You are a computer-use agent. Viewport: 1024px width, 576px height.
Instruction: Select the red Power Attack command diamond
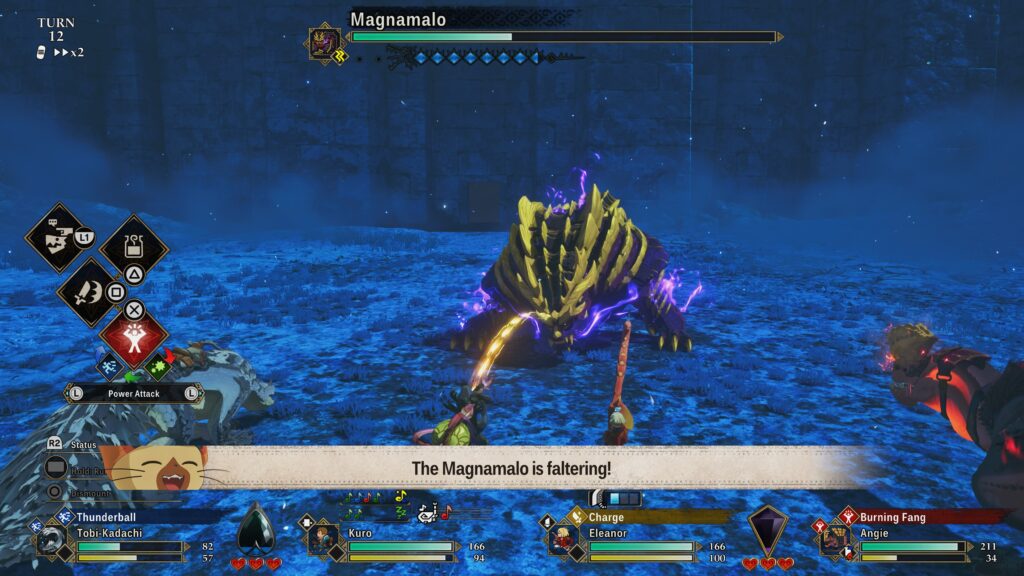[x=134, y=340]
